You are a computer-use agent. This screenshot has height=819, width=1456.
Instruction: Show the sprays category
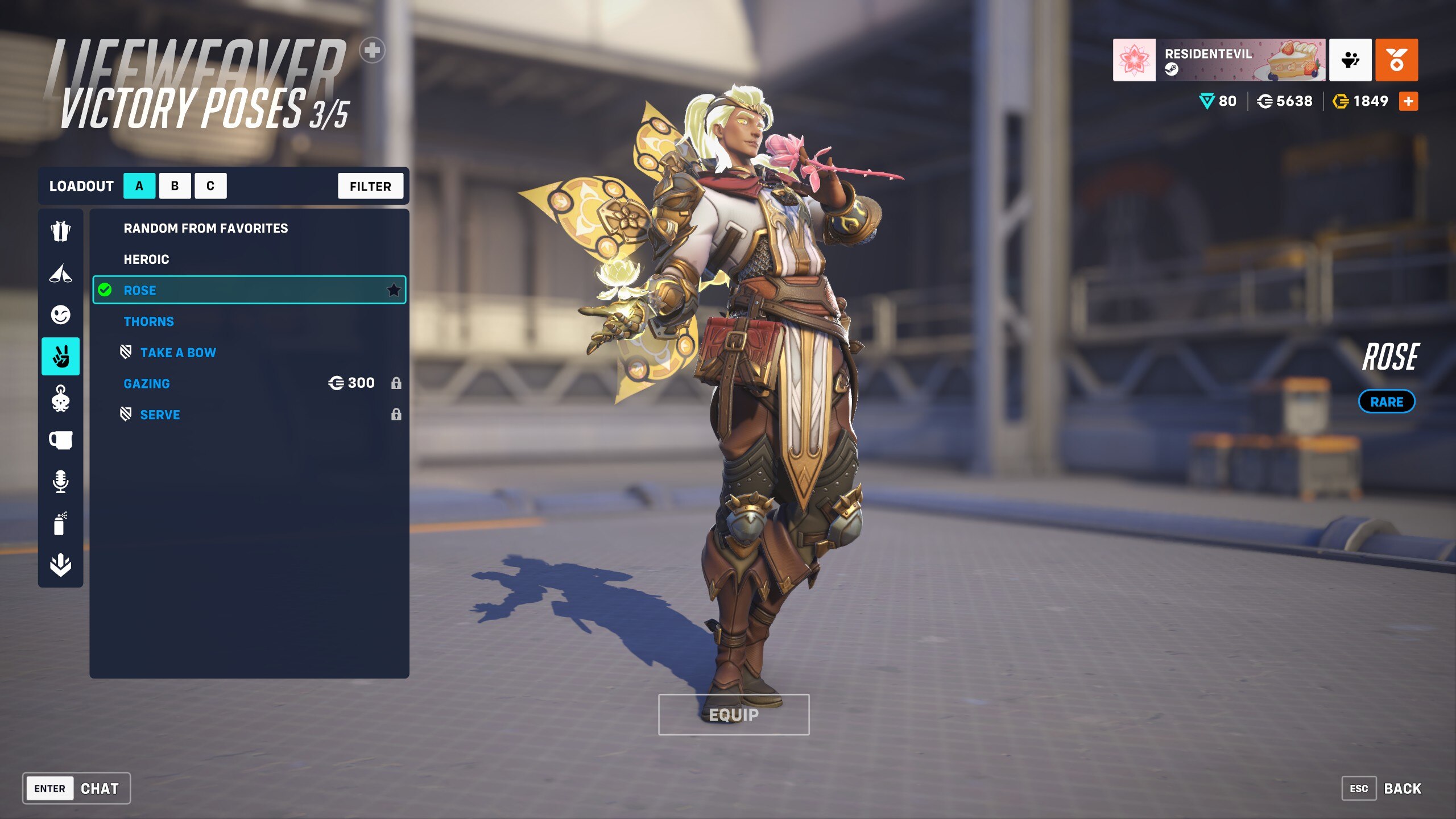tap(60, 523)
